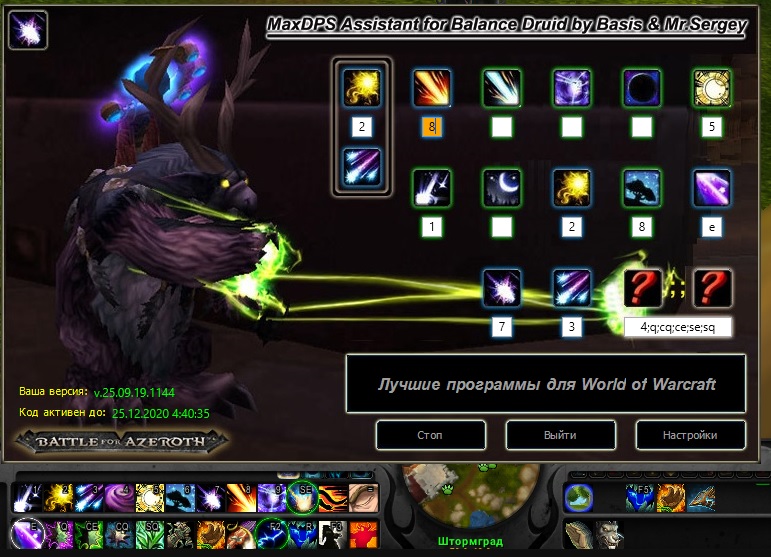Click the Battle for Azeroth logo

click(x=120, y=440)
